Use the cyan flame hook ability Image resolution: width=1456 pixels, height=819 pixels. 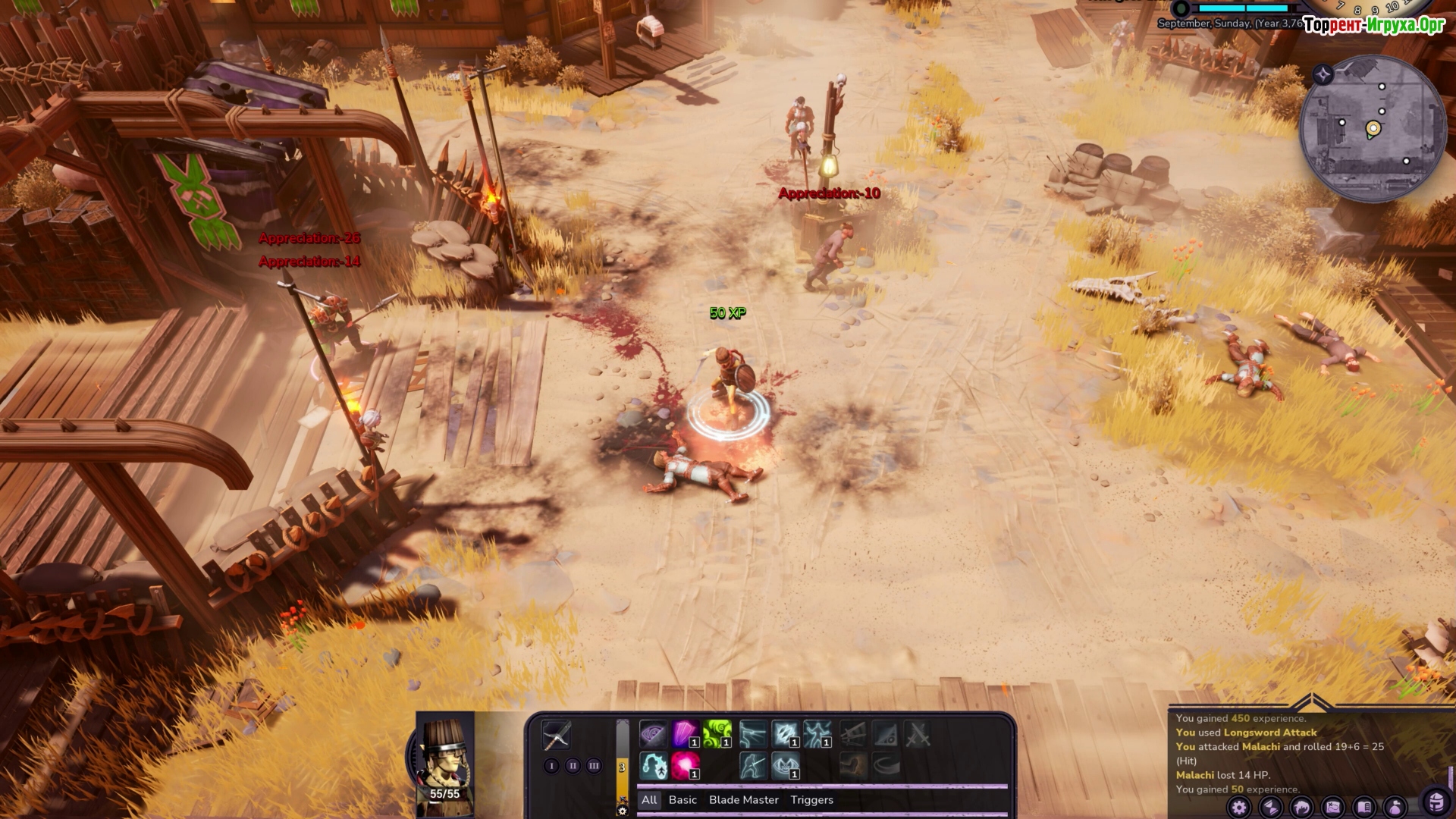tap(653, 766)
